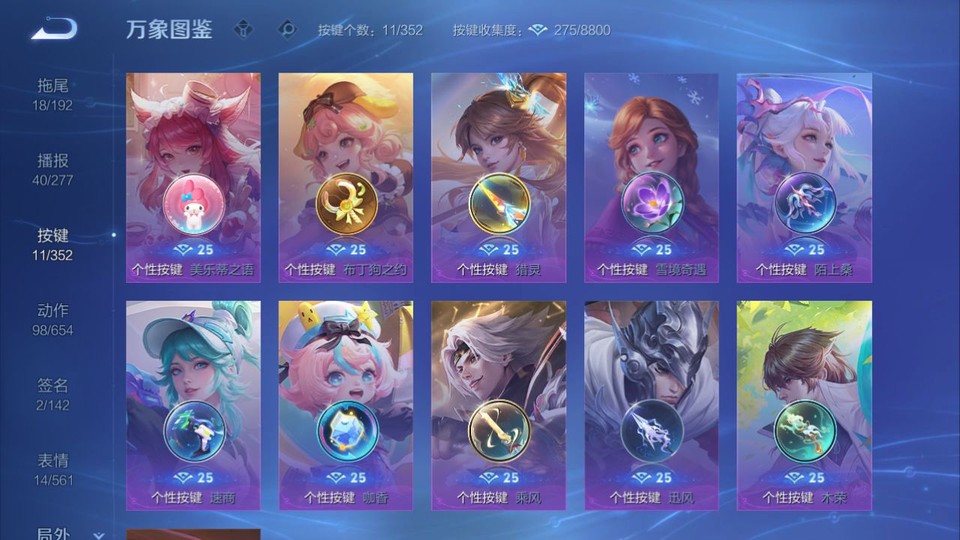Screen dimensions: 960x540
Task: Click the diamond filter icon beside 万象图鉴
Action: click(243, 30)
